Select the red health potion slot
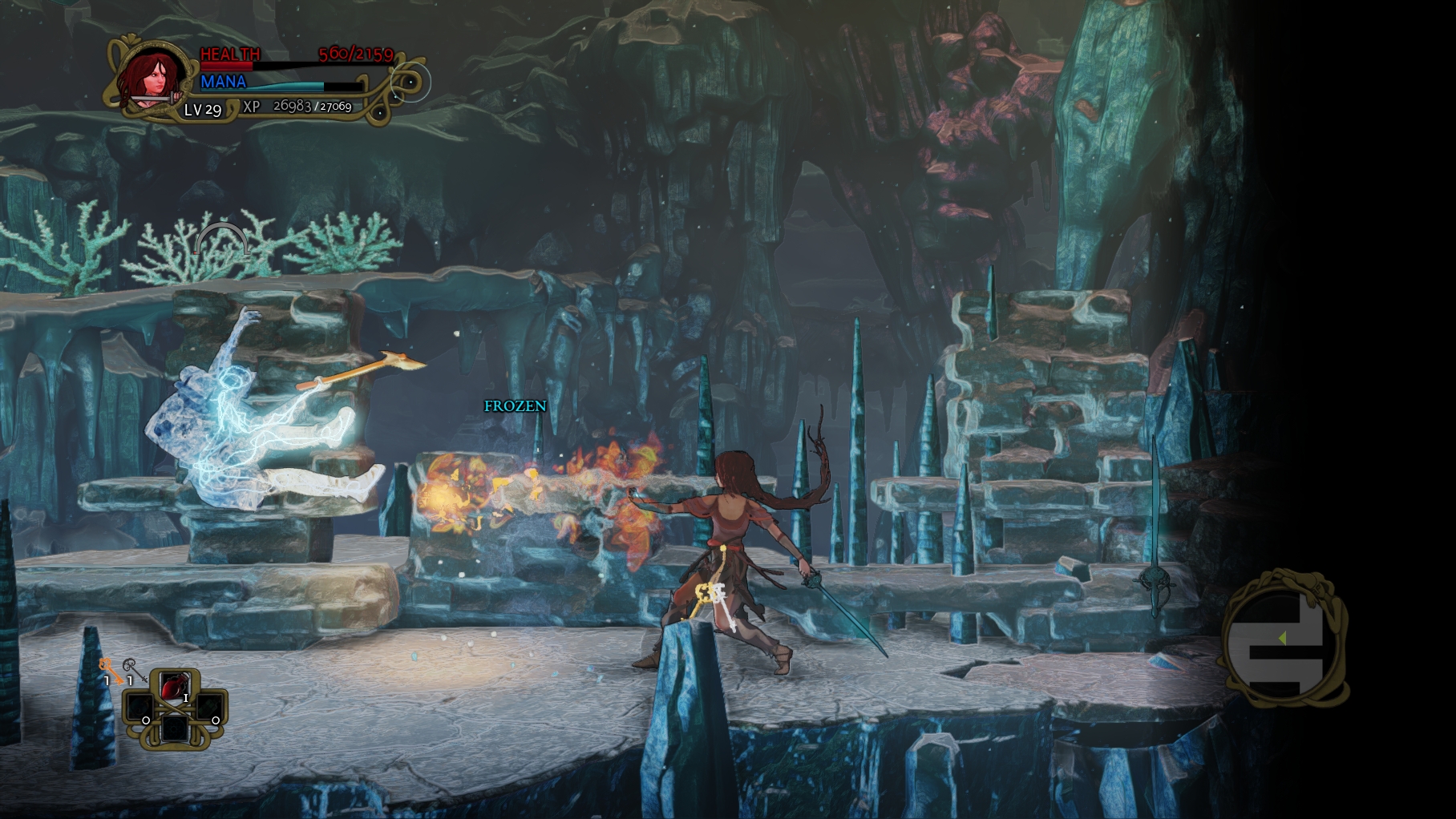 pos(175,688)
